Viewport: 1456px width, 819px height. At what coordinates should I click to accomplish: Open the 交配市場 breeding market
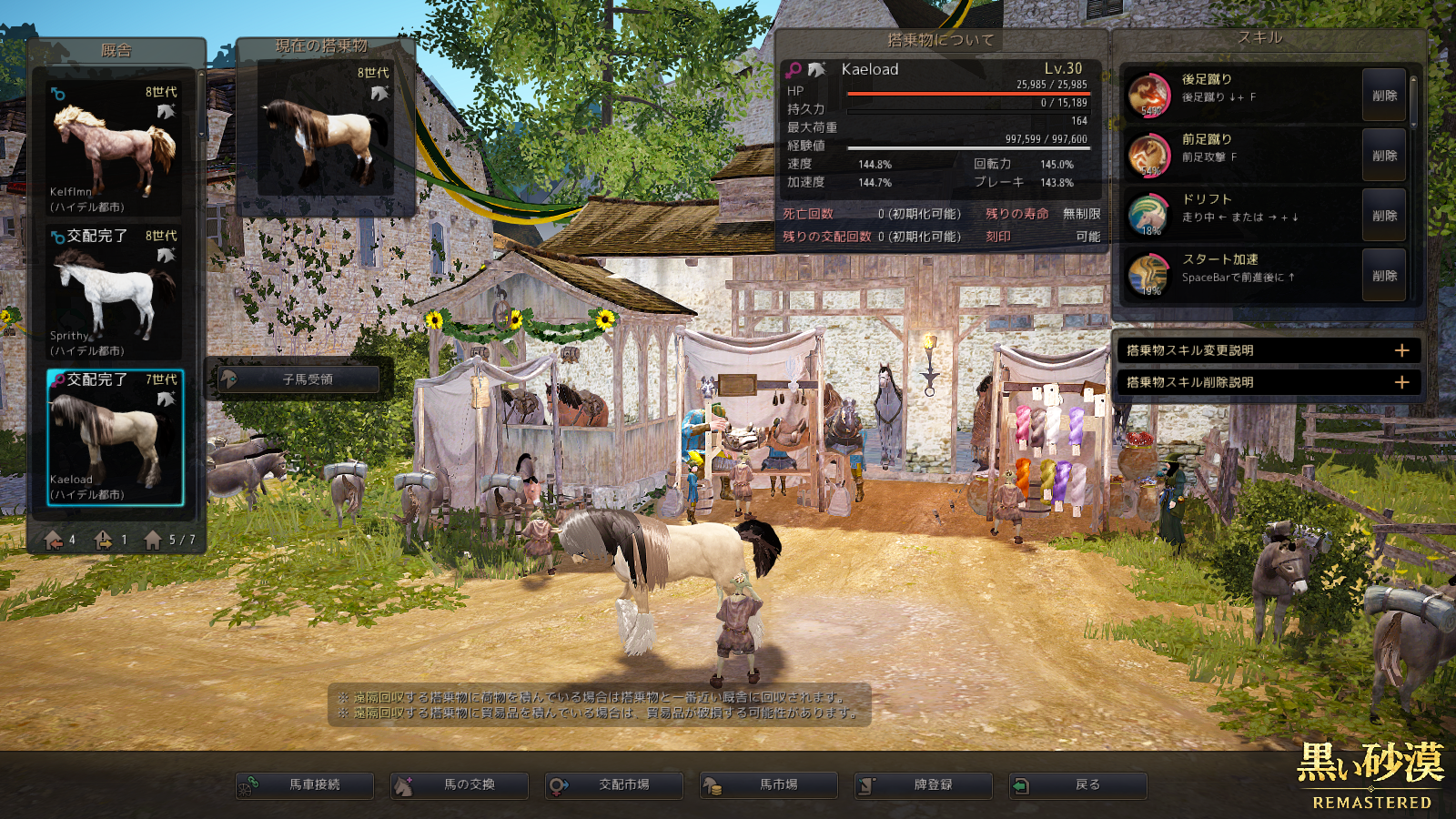tap(614, 785)
